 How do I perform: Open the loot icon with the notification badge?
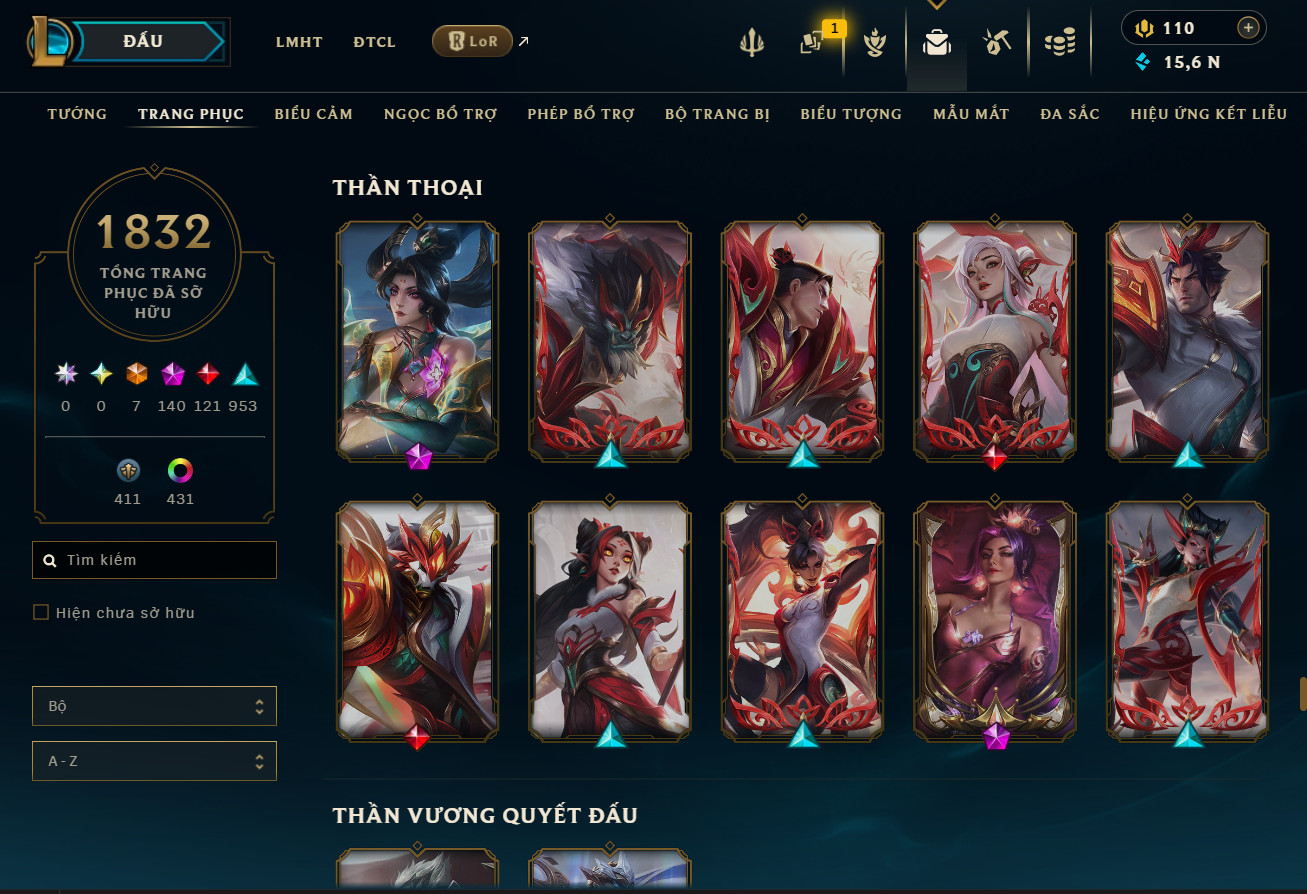[x=812, y=44]
